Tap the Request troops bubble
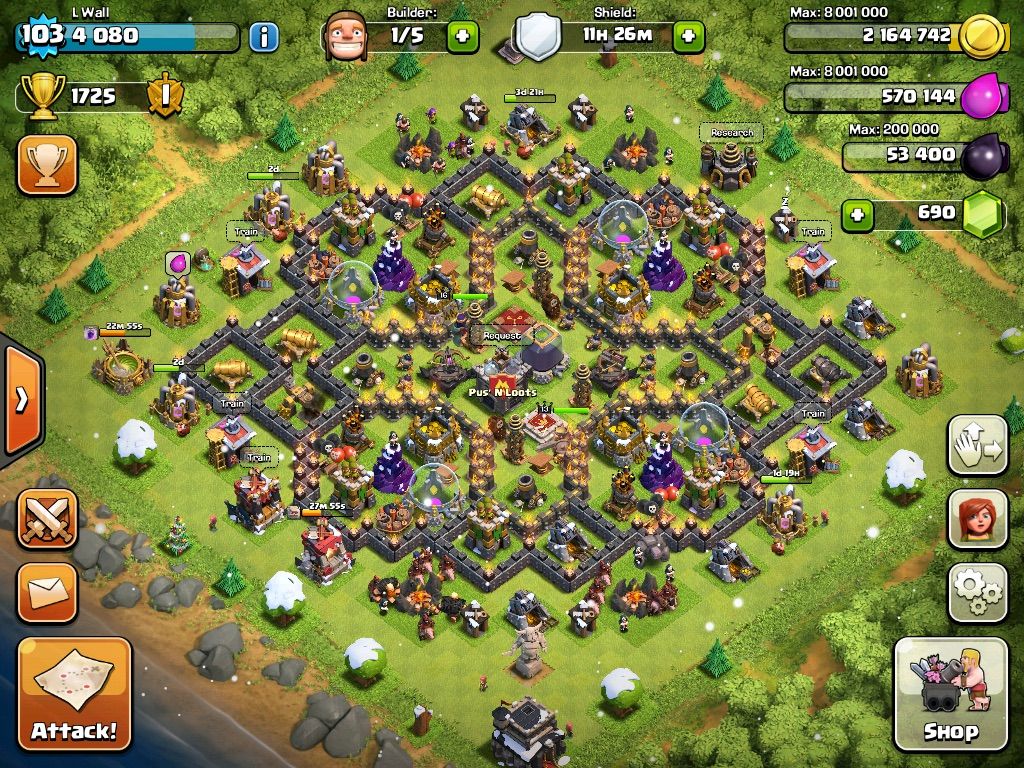Image resolution: width=1024 pixels, height=768 pixels. point(502,336)
